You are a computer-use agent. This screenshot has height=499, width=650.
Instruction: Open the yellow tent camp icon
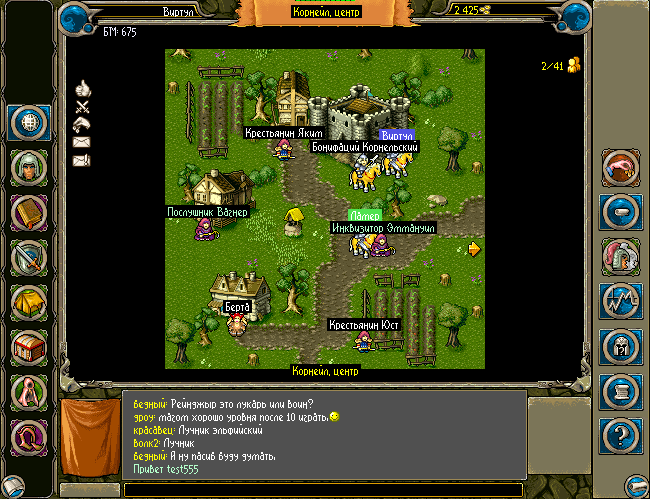pyautogui.click(x=30, y=304)
